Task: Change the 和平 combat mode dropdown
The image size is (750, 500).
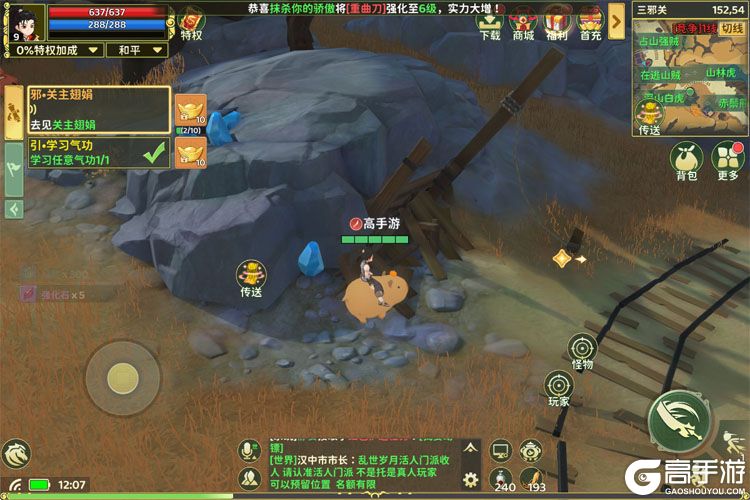Action: click(x=136, y=49)
